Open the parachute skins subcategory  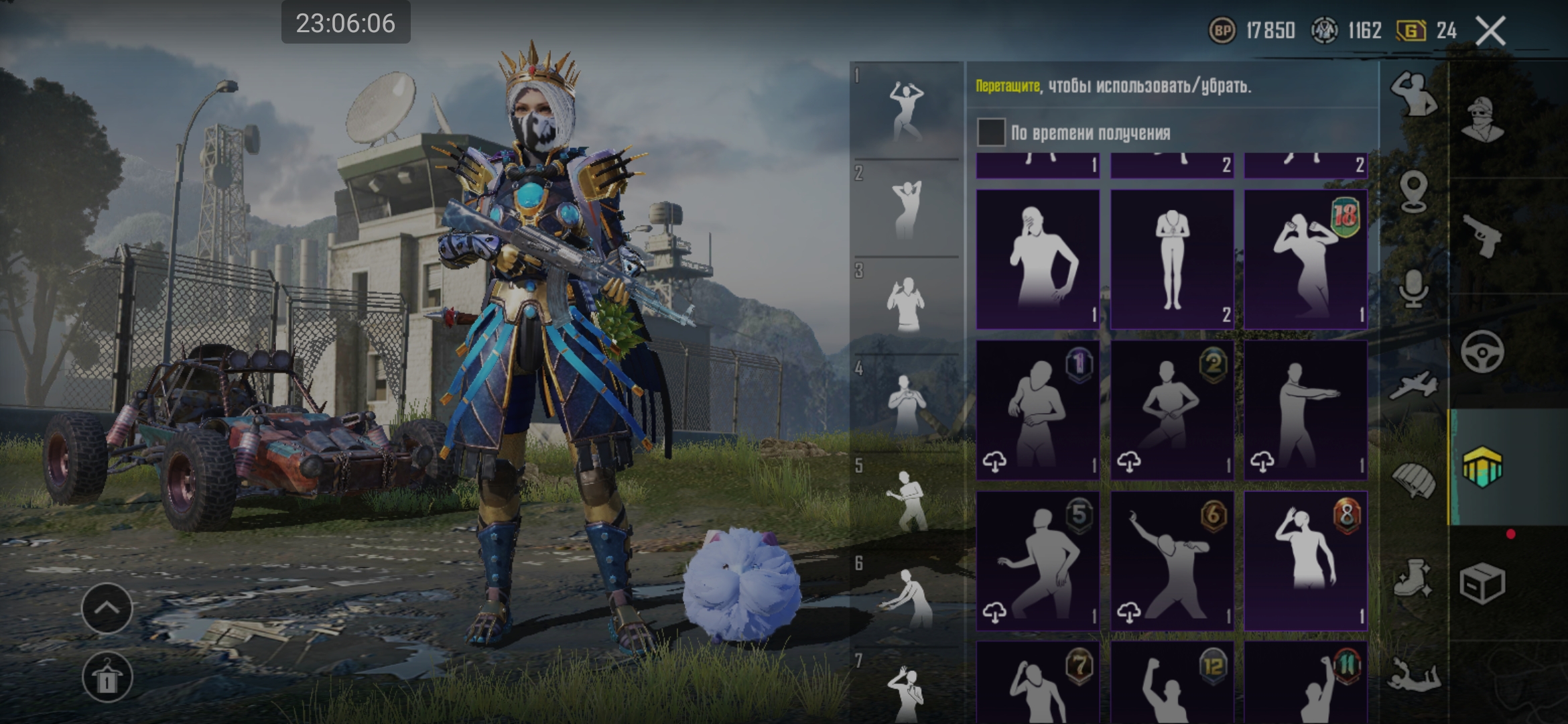1413,480
